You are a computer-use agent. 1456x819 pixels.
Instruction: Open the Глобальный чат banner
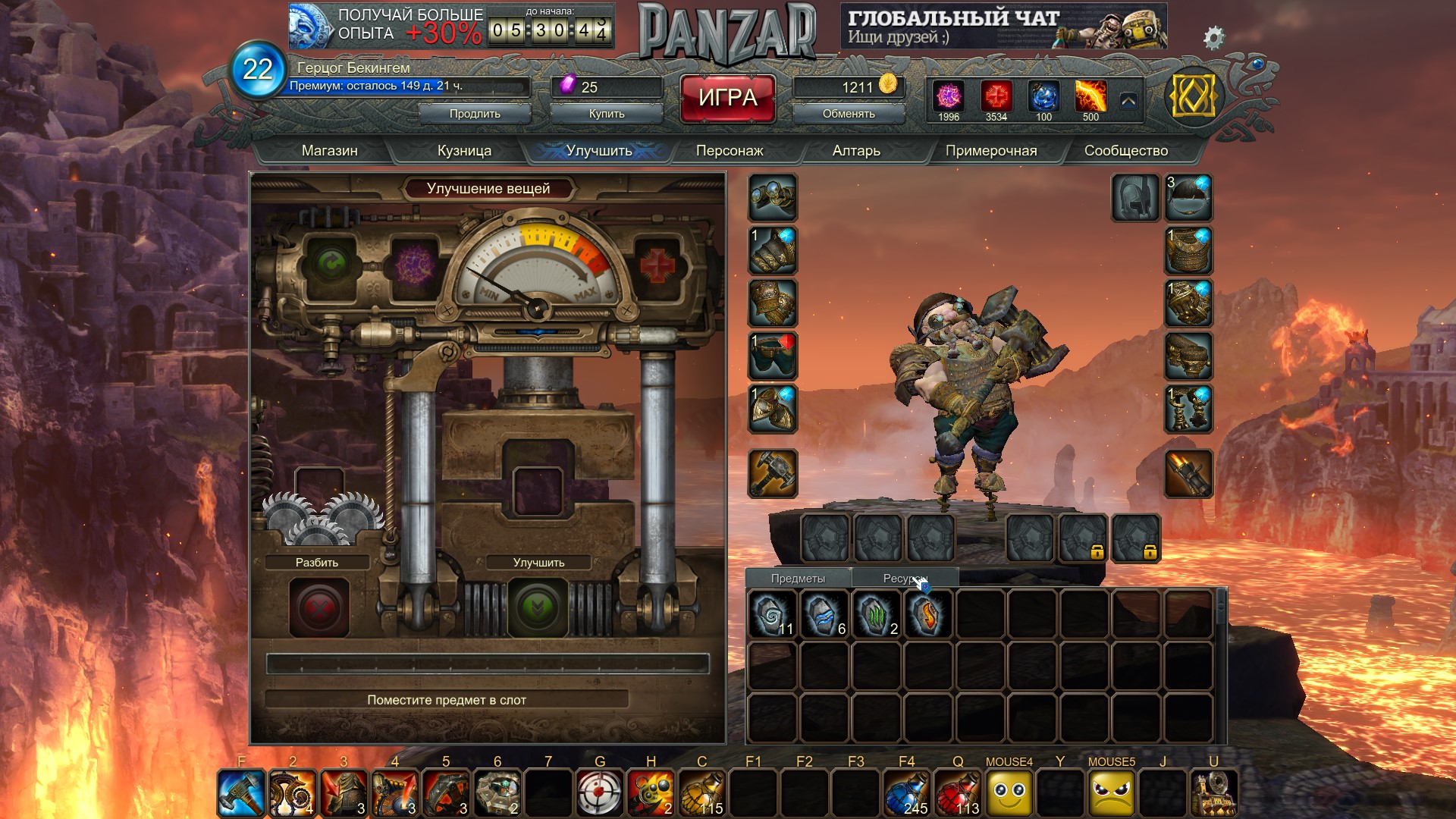[1003, 27]
